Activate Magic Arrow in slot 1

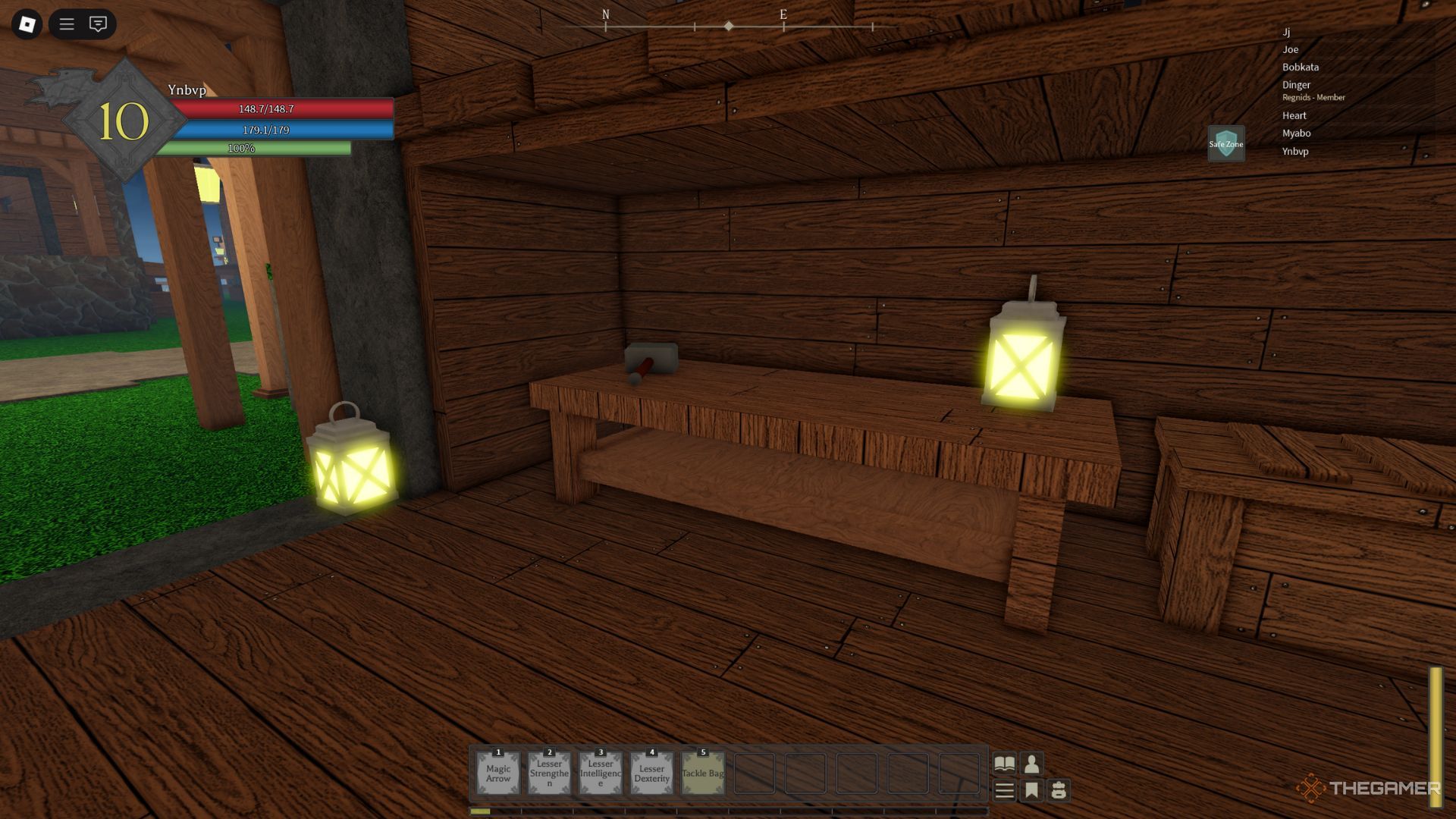click(498, 773)
